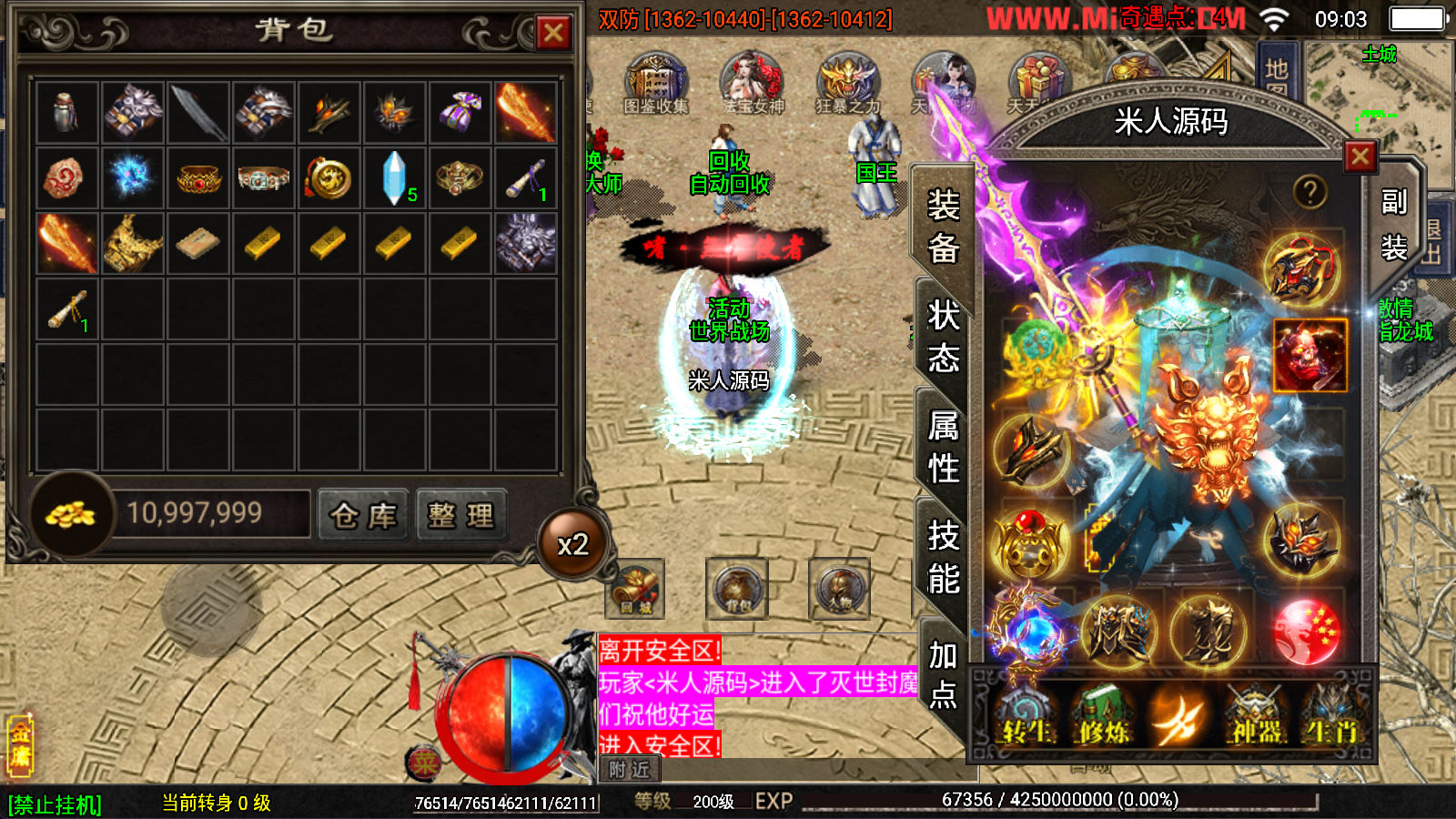Open the 加点 stat points tab
Screen dimensions: 1456x819
[944, 674]
